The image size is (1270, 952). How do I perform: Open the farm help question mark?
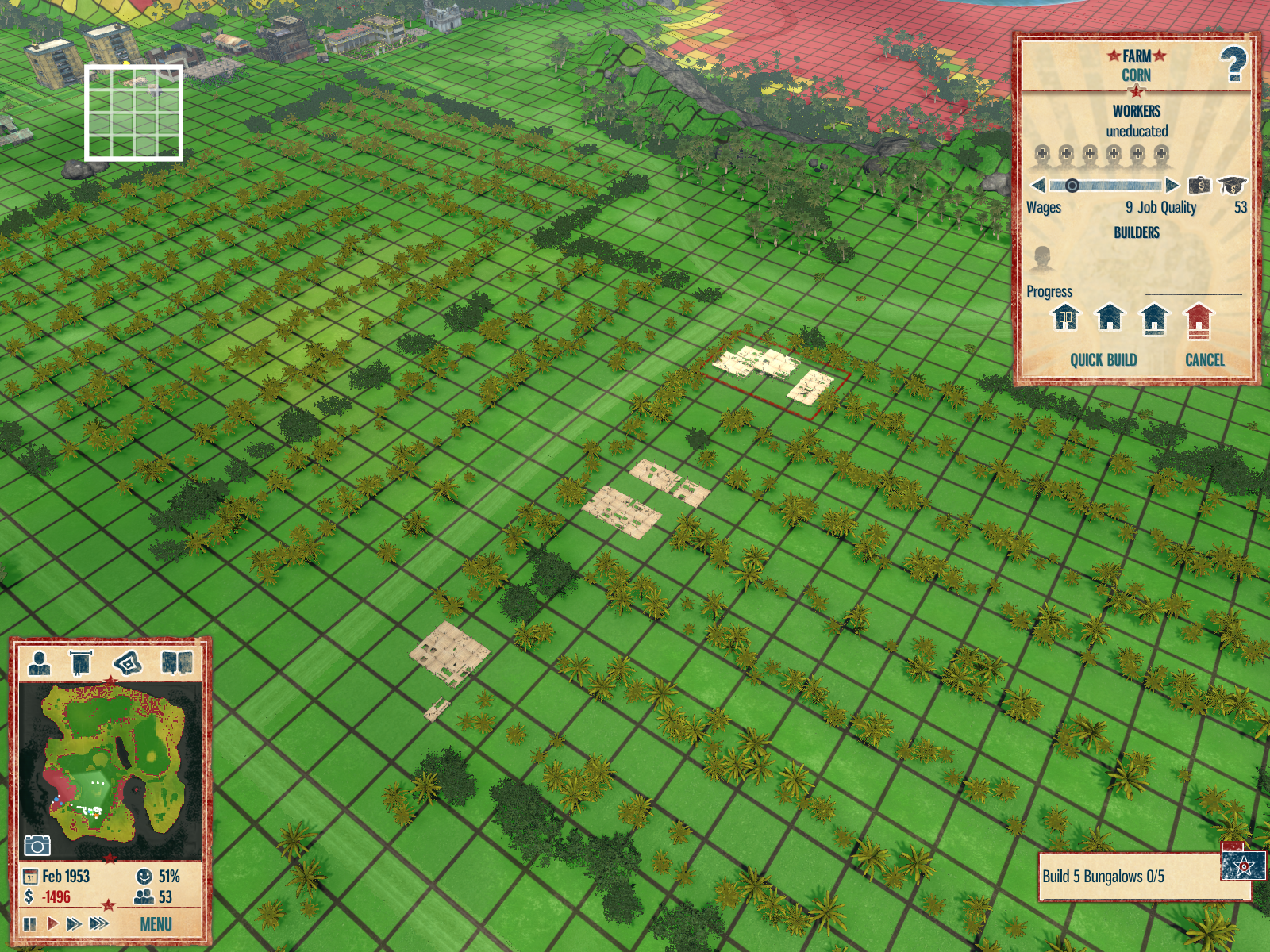(1233, 64)
